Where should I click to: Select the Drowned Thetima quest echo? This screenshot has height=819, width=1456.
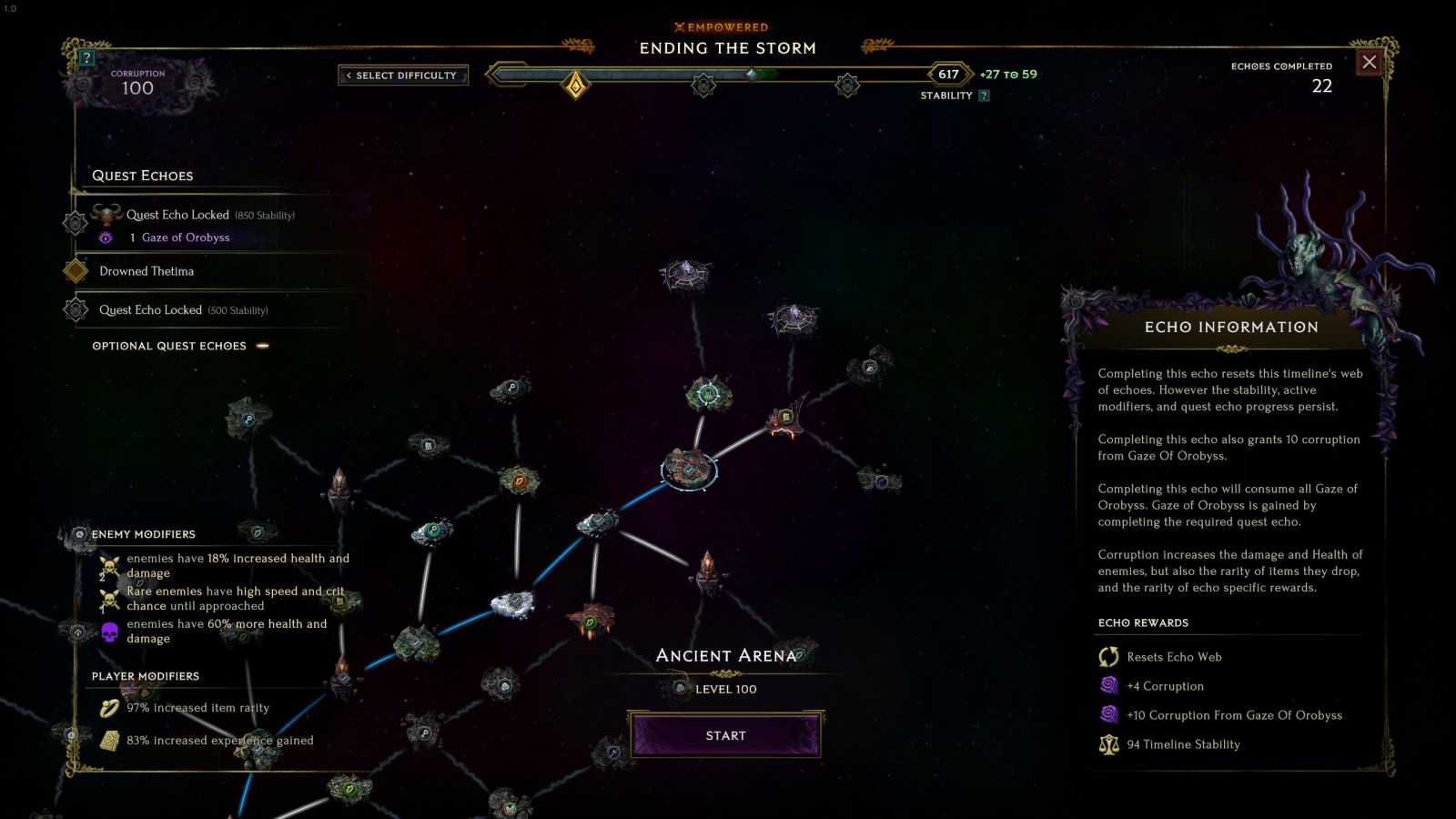(x=147, y=271)
